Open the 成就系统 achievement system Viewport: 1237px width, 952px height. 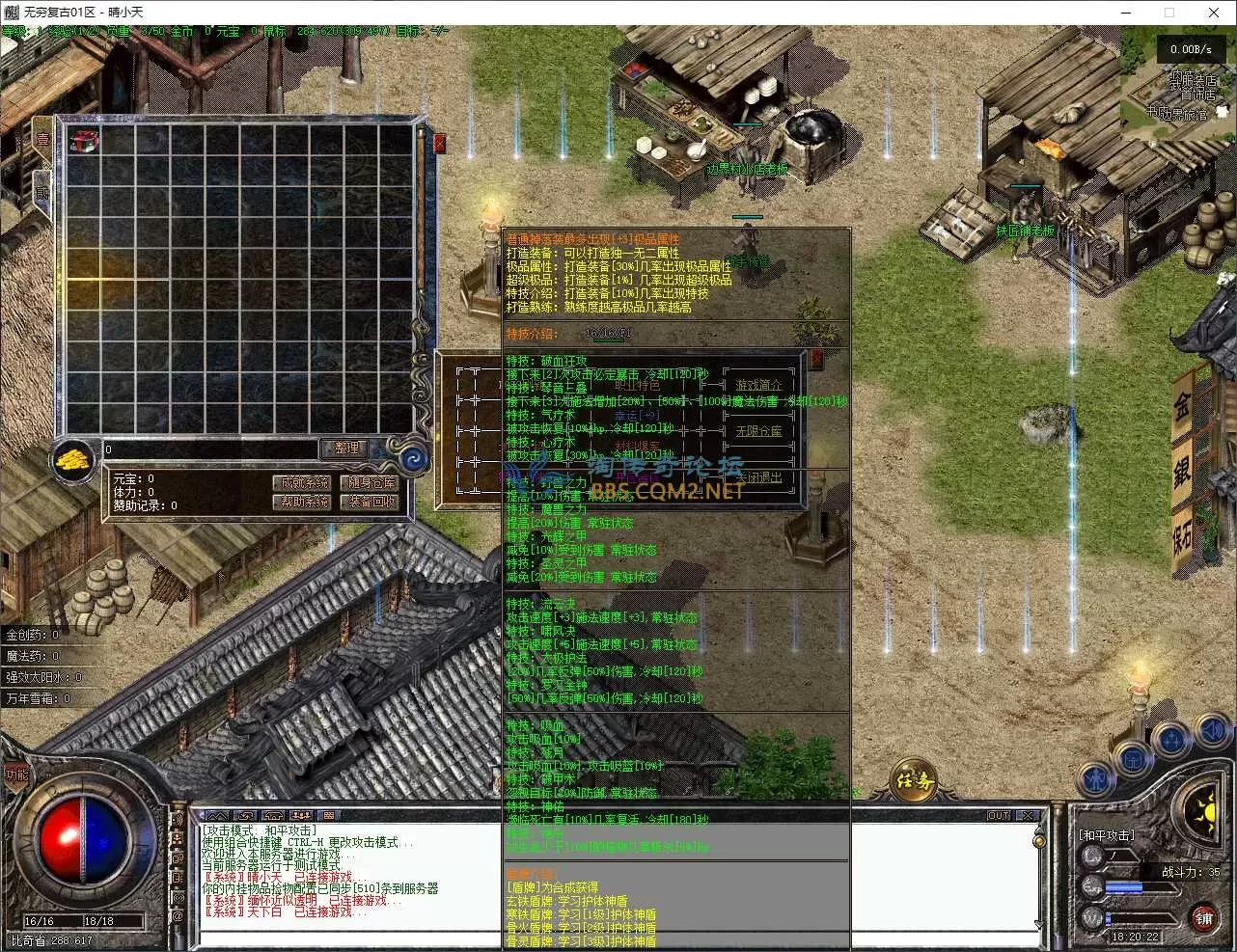303,482
